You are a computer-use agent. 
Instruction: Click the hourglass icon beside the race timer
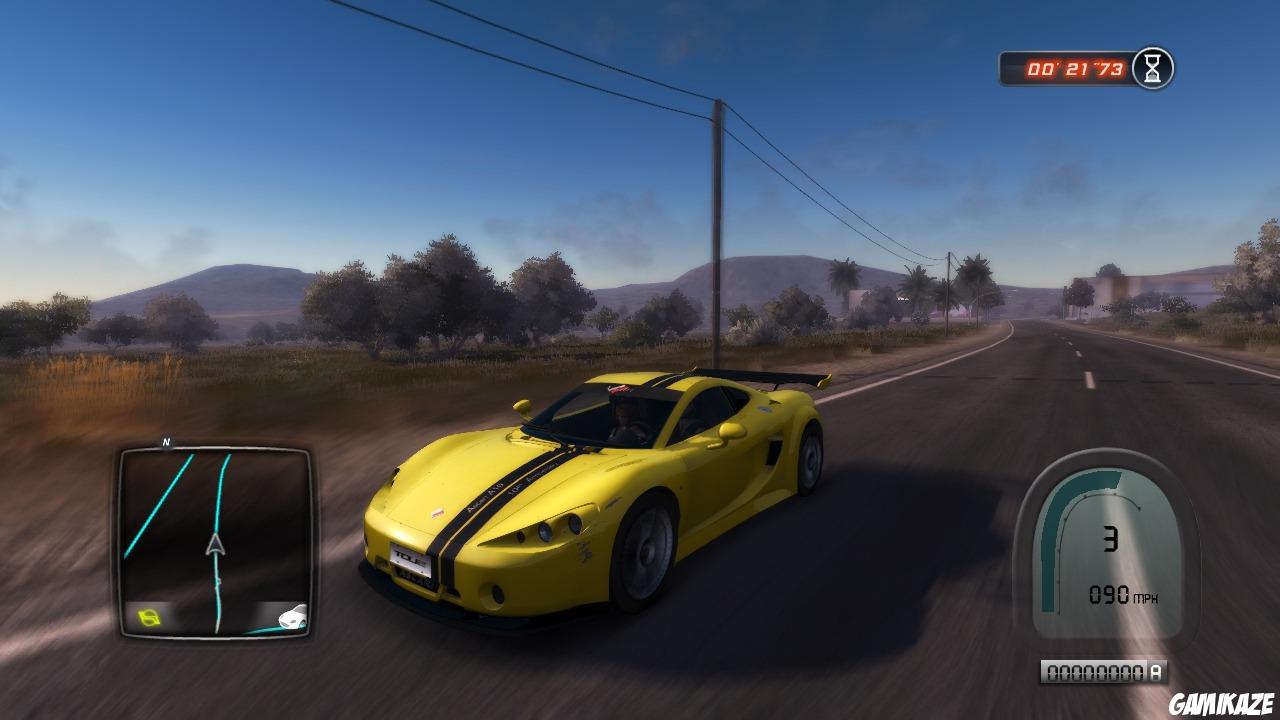coord(1151,65)
